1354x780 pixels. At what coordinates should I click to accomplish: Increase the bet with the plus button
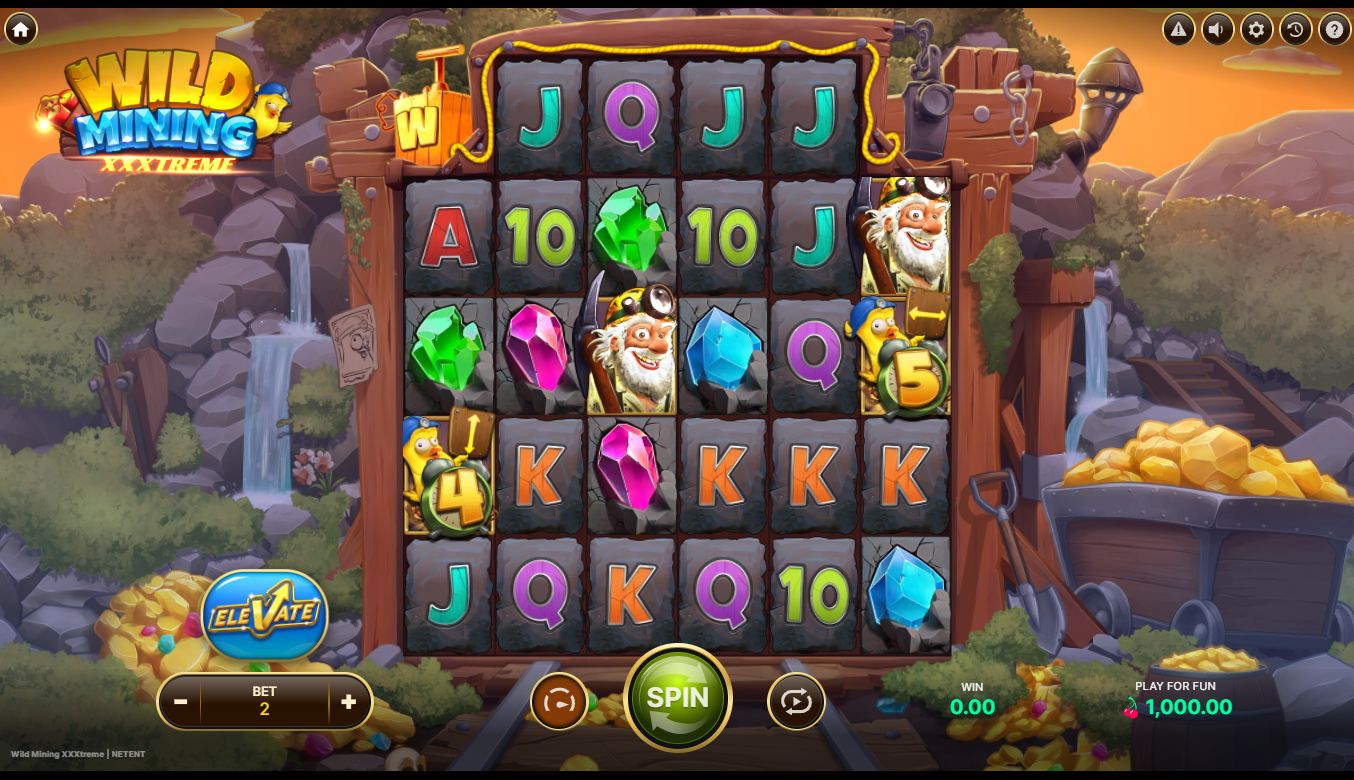point(348,702)
